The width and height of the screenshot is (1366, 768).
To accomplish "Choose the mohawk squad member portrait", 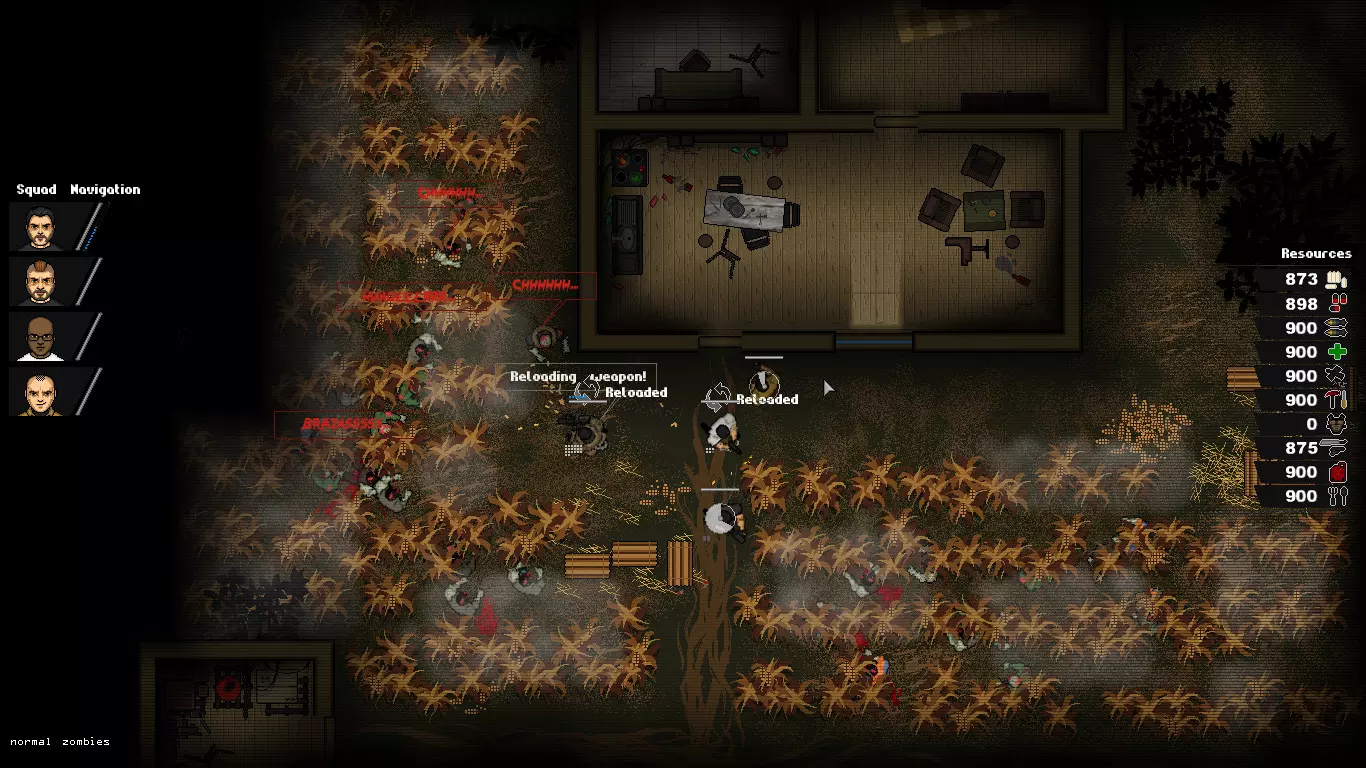I will point(37,282).
